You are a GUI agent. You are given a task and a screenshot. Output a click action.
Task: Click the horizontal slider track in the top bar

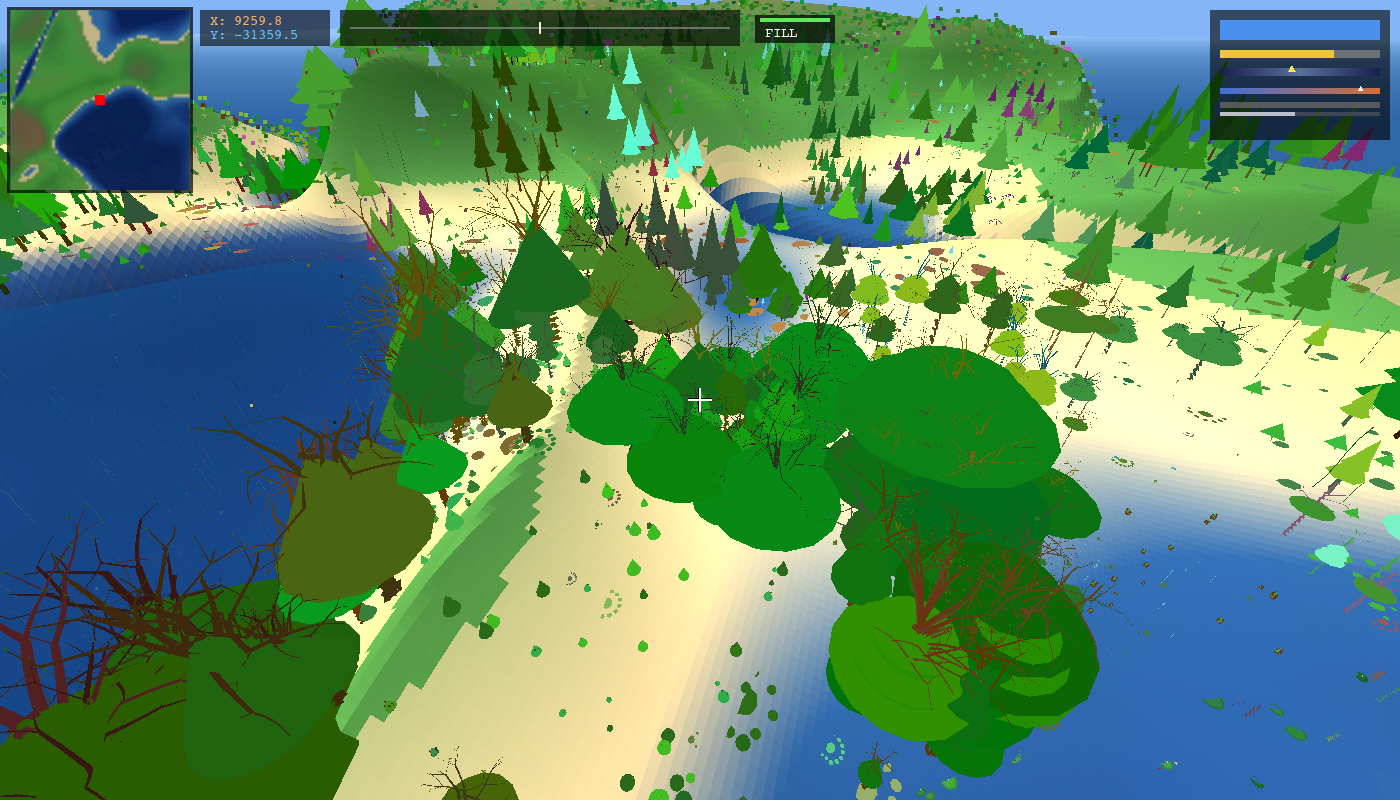pos(540,28)
